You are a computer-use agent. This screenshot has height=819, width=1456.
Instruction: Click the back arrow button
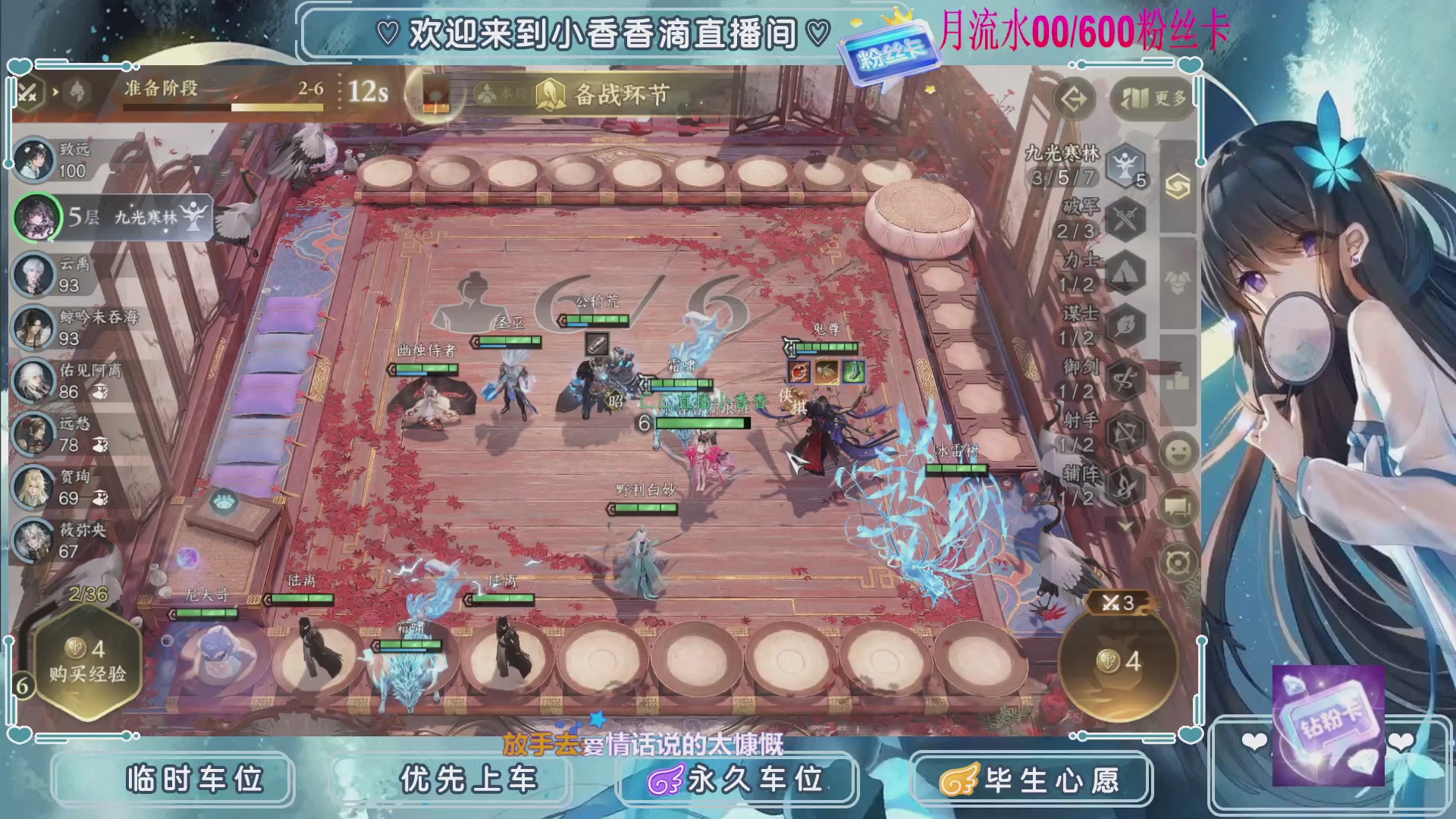pyautogui.click(x=1074, y=99)
